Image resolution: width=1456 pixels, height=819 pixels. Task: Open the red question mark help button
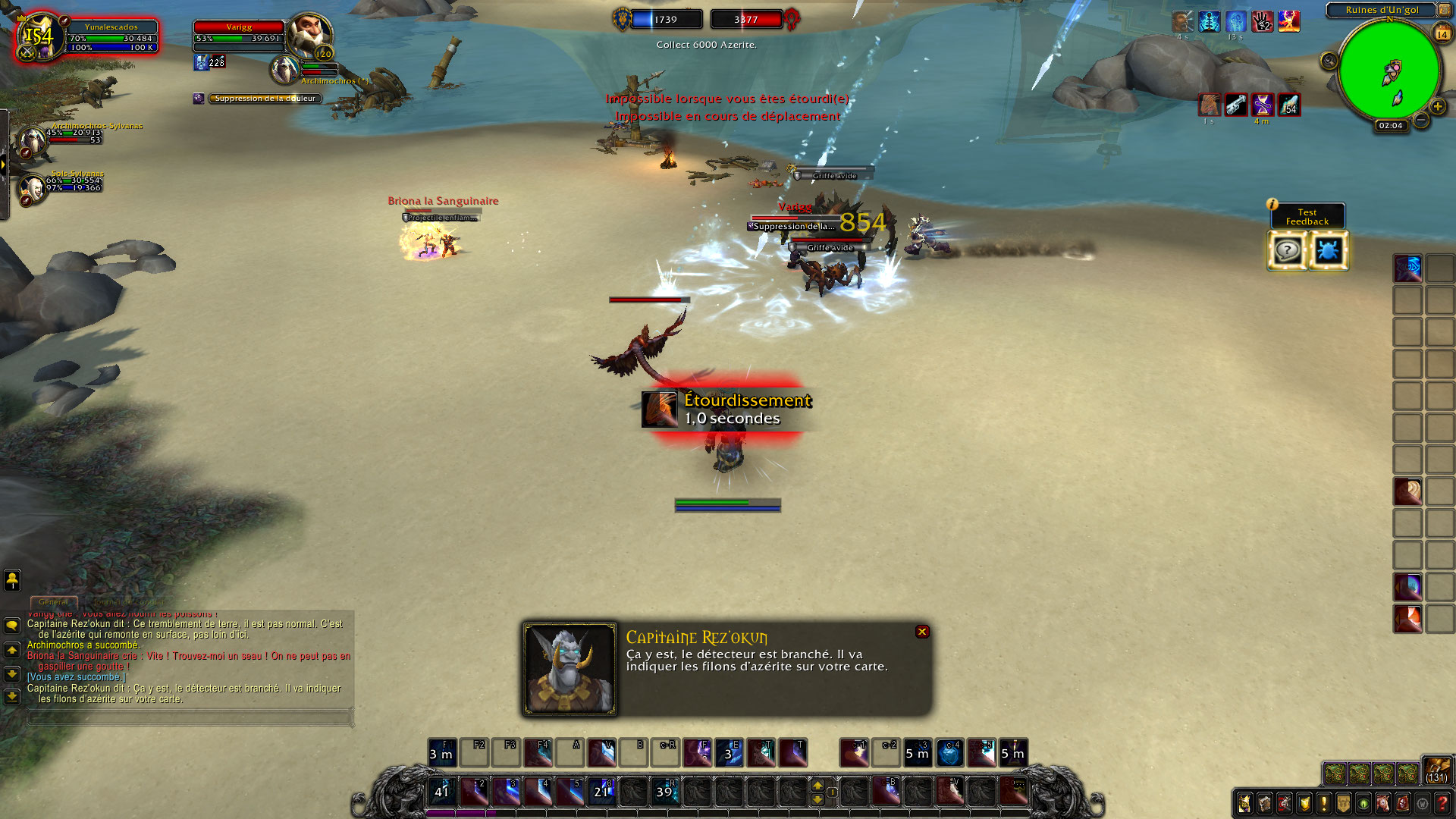(x=1442, y=803)
